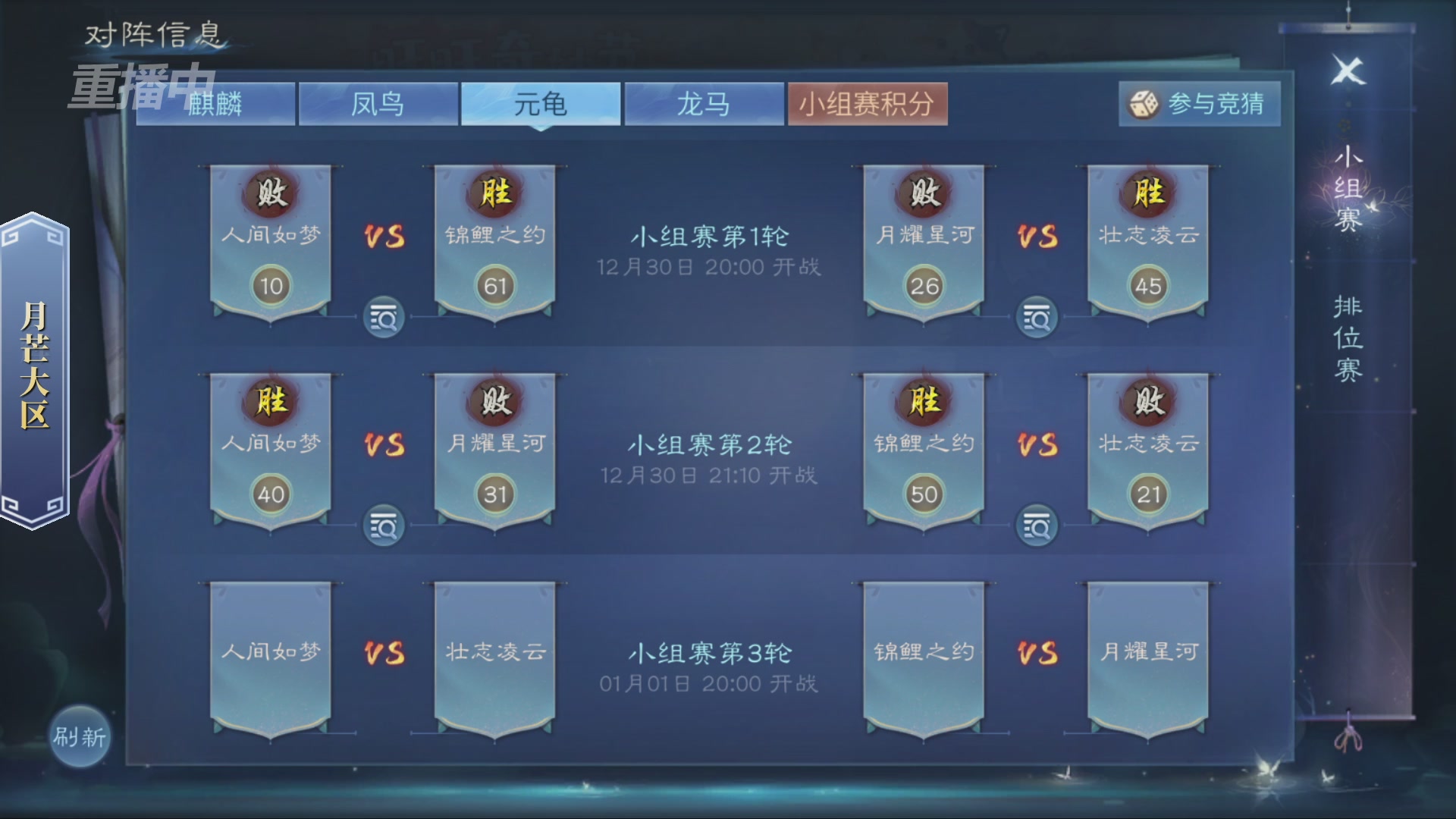Open round 2 details between 人间如梦 and 月耀星河
Image resolution: width=1456 pixels, height=819 pixels.
point(384,525)
